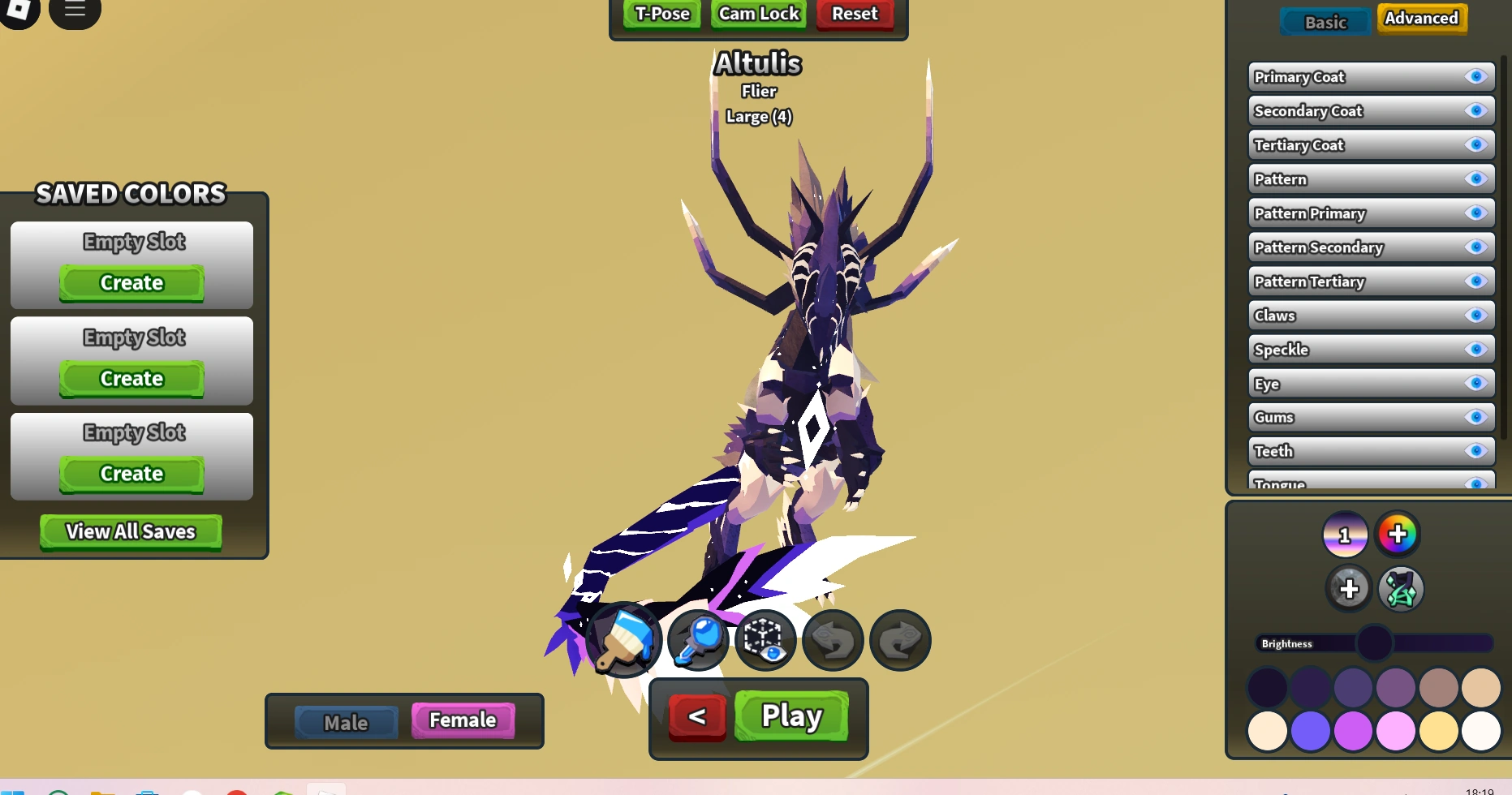1512x795 pixels.
Task: Toggle the 3D cube visibility tool
Action: tap(765, 640)
